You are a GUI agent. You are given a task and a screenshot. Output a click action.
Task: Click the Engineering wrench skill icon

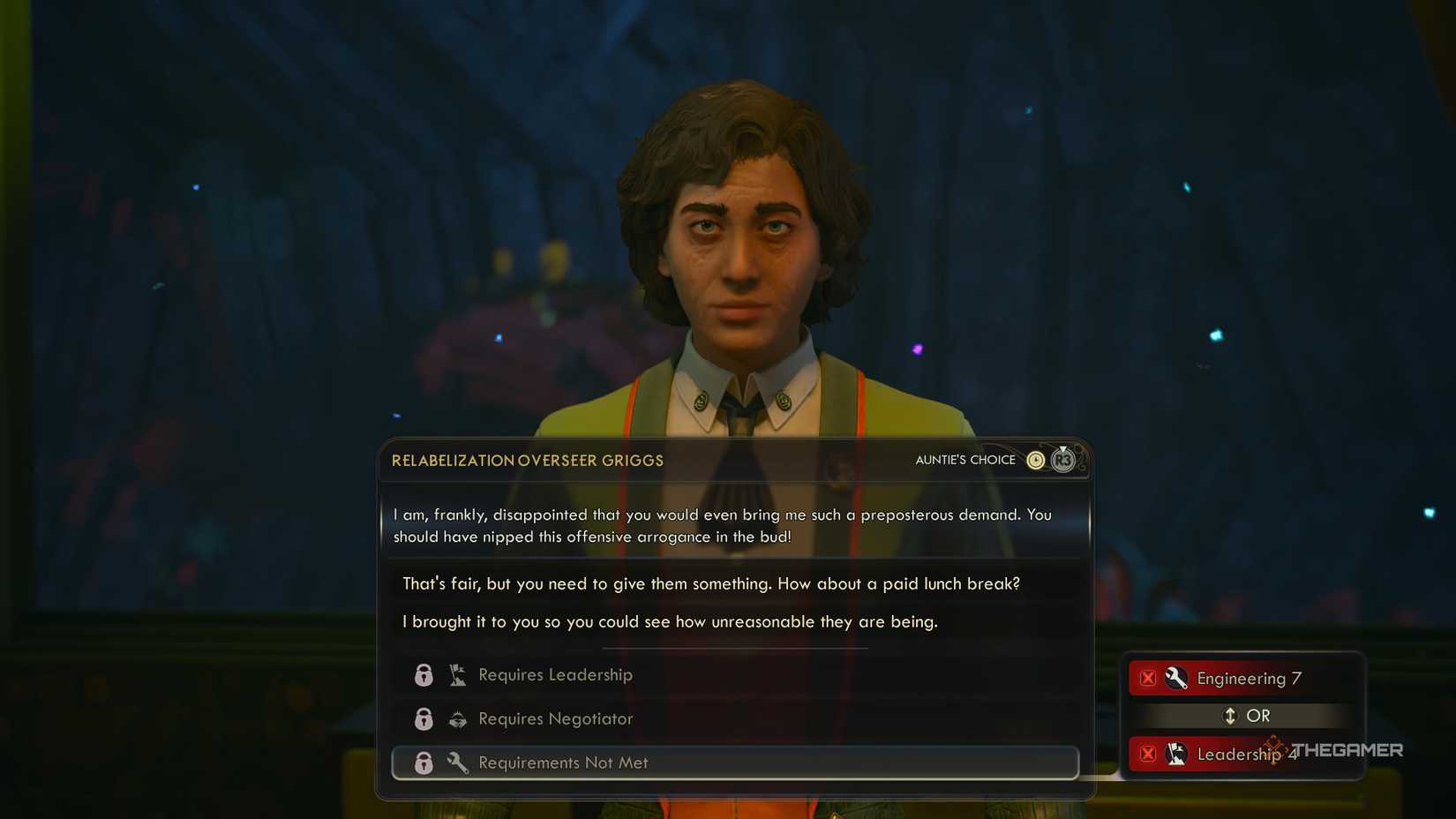(1177, 678)
